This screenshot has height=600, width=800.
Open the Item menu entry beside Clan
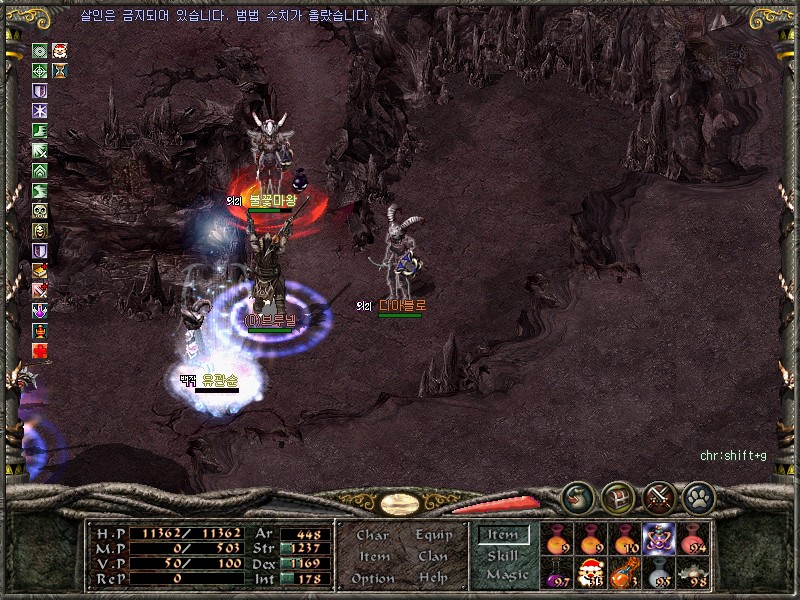pyautogui.click(x=373, y=557)
